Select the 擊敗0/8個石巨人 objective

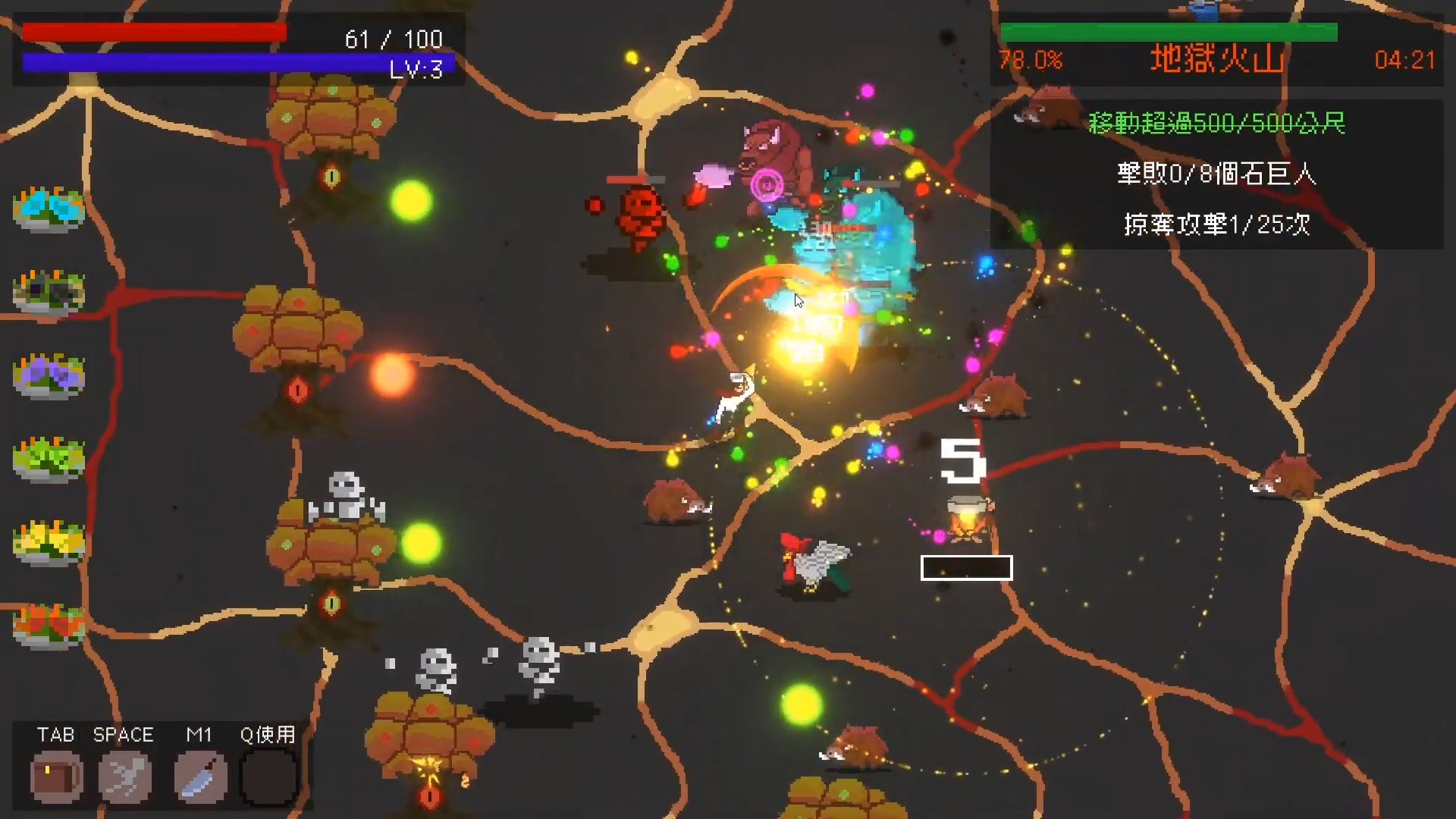[1216, 174]
